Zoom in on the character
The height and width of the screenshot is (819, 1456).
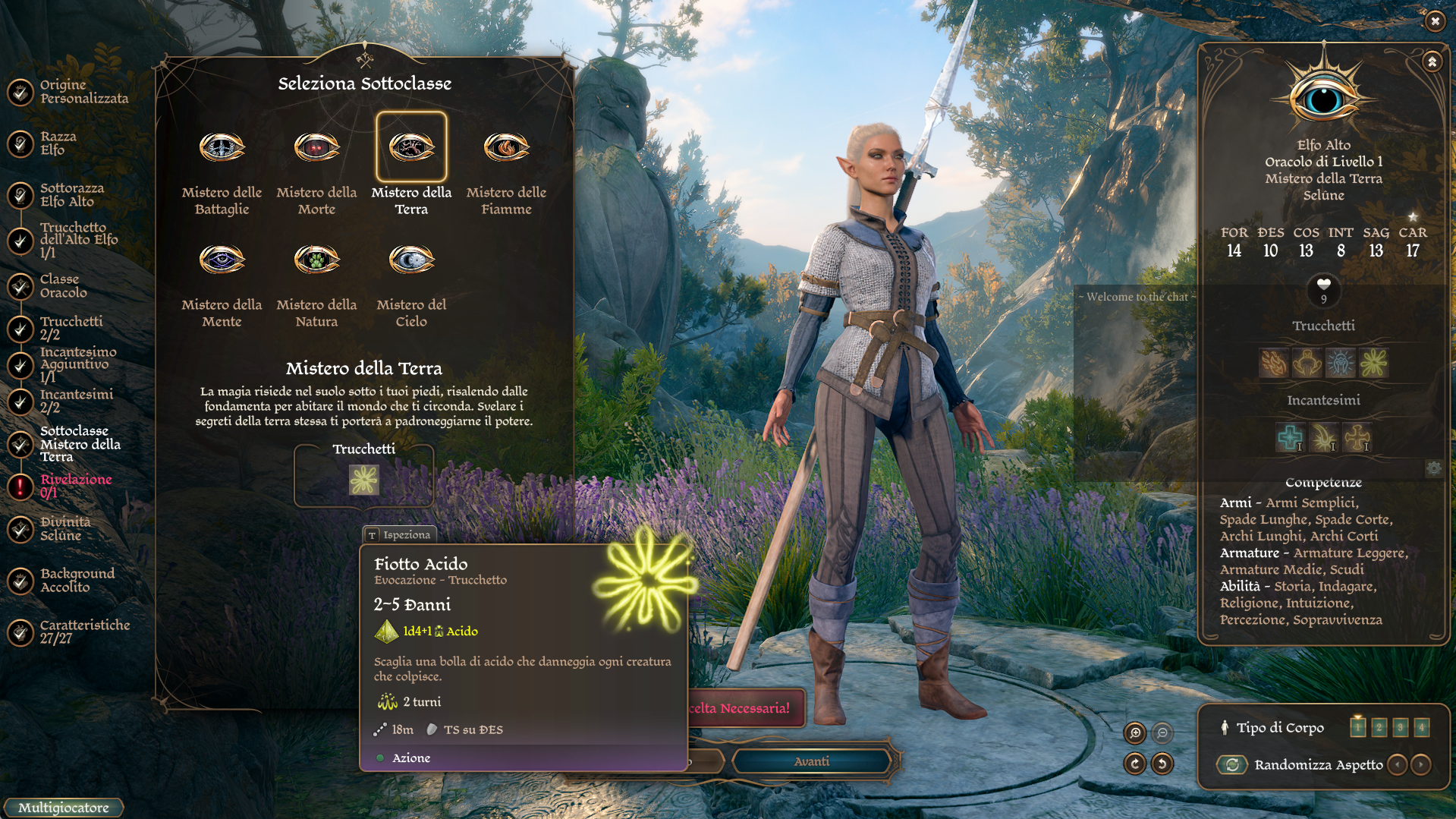[1135, 732]
